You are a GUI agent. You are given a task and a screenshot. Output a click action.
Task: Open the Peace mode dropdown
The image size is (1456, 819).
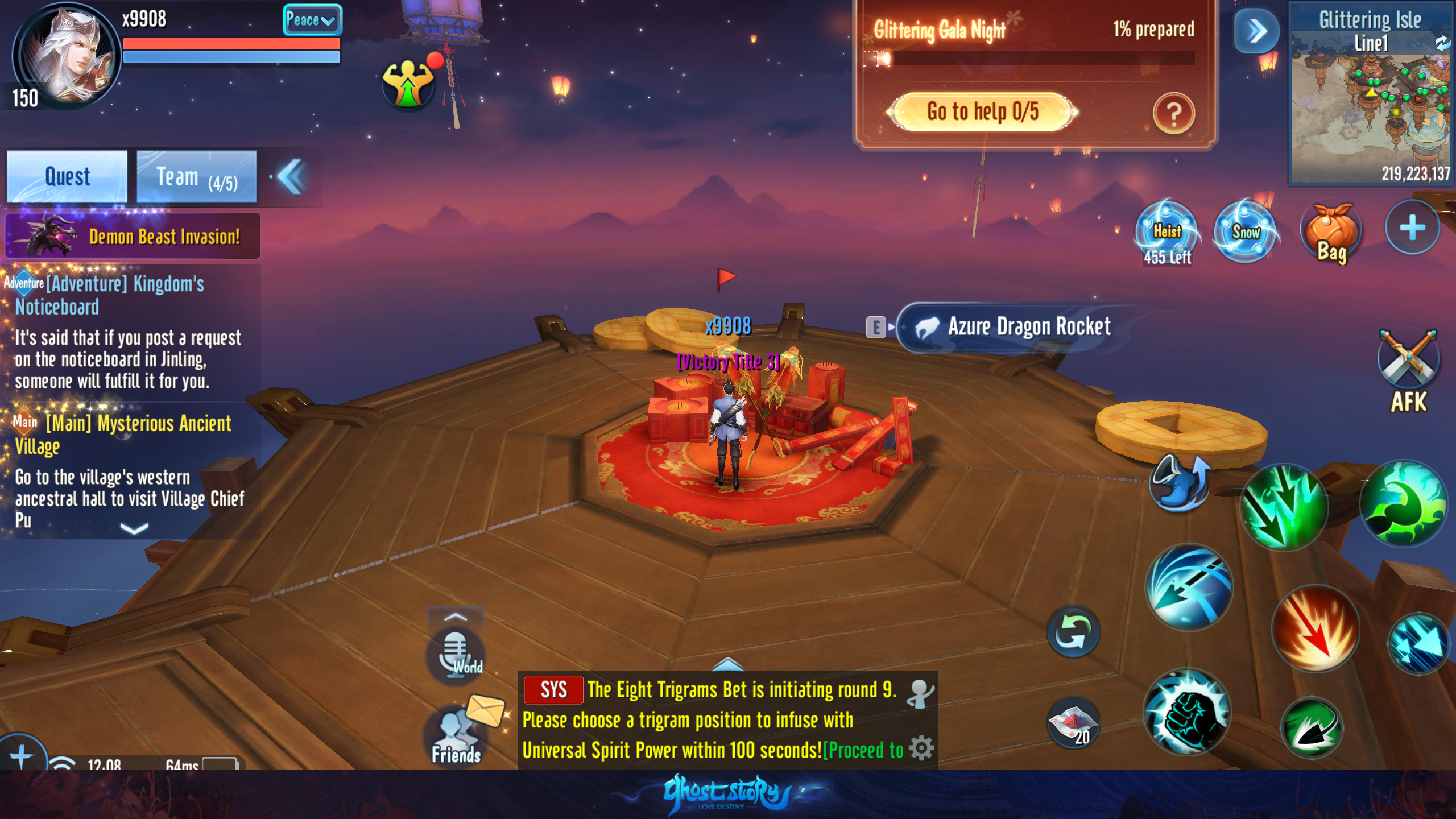(x=312, y=20)
